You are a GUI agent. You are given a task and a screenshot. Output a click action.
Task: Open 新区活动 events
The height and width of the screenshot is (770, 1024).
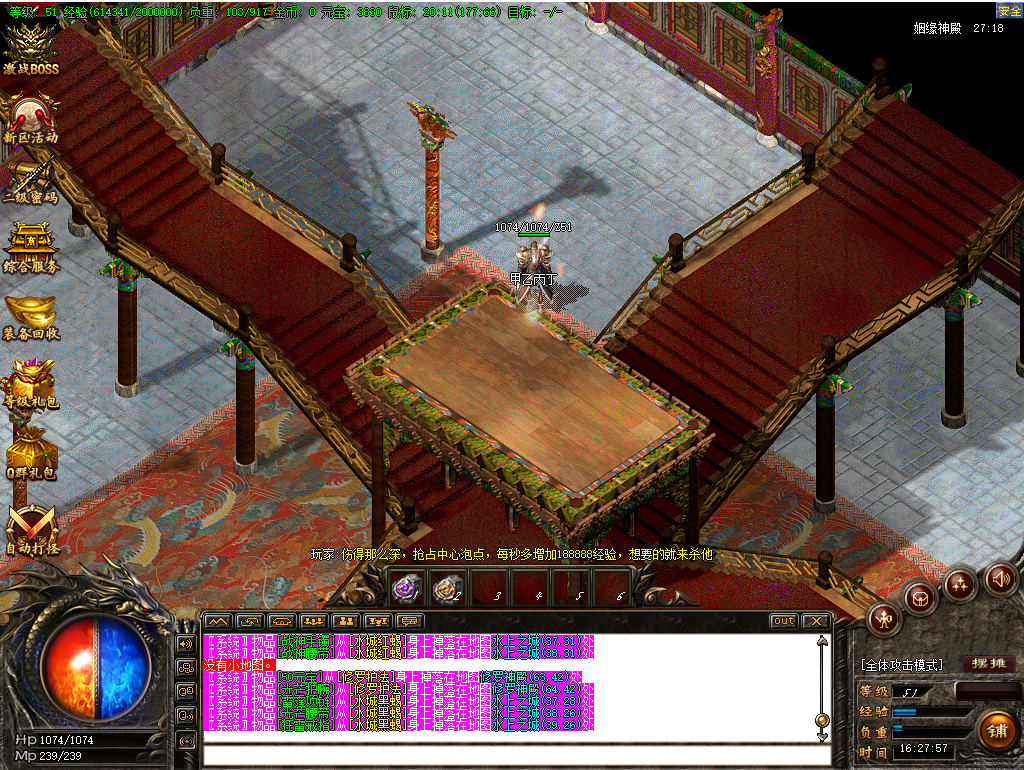[x=30, y=119]
